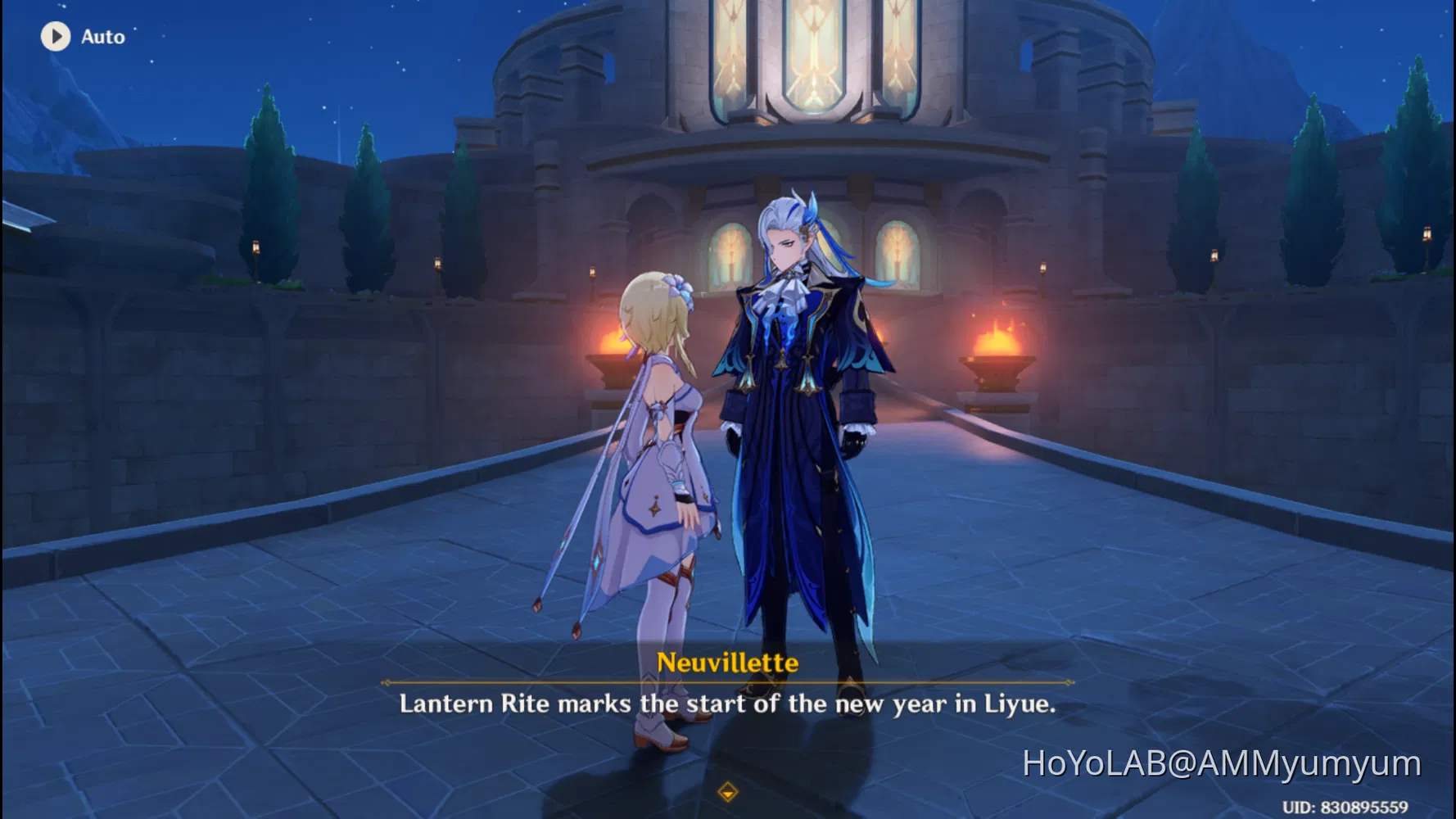Image resolution: width=1456 pixels, height=819 pixels.
Task: Click the dialogue line about Lantern Rite
Action: coord(727,704)
